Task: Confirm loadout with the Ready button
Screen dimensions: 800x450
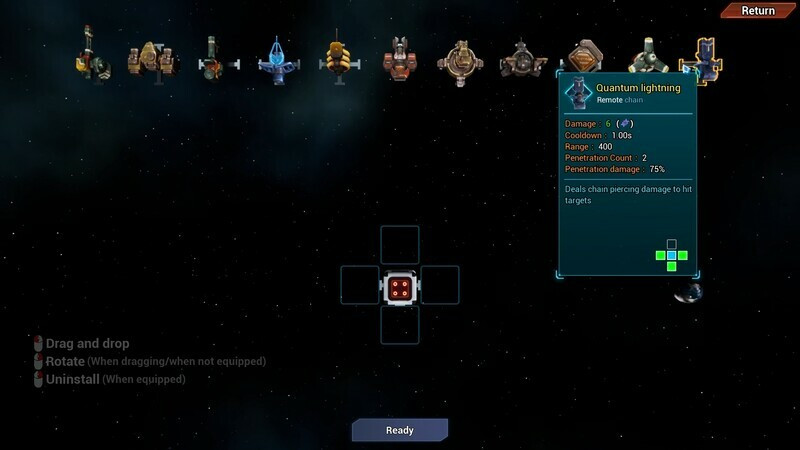Action: 399,430
